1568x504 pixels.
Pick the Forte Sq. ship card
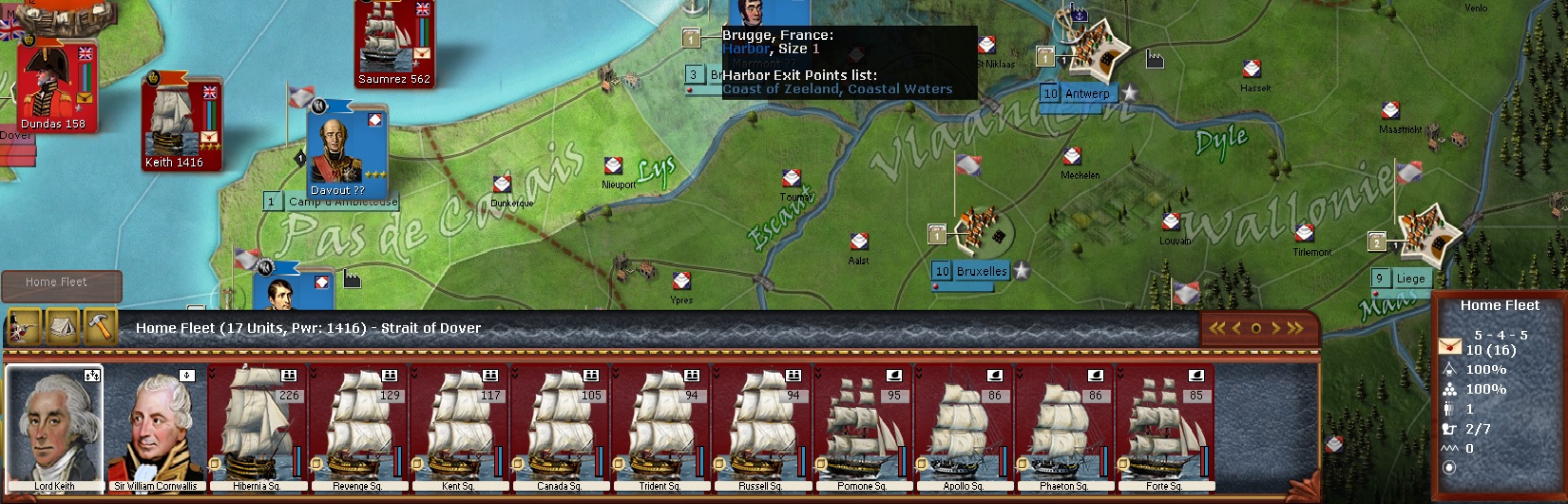pos(1164,428)
